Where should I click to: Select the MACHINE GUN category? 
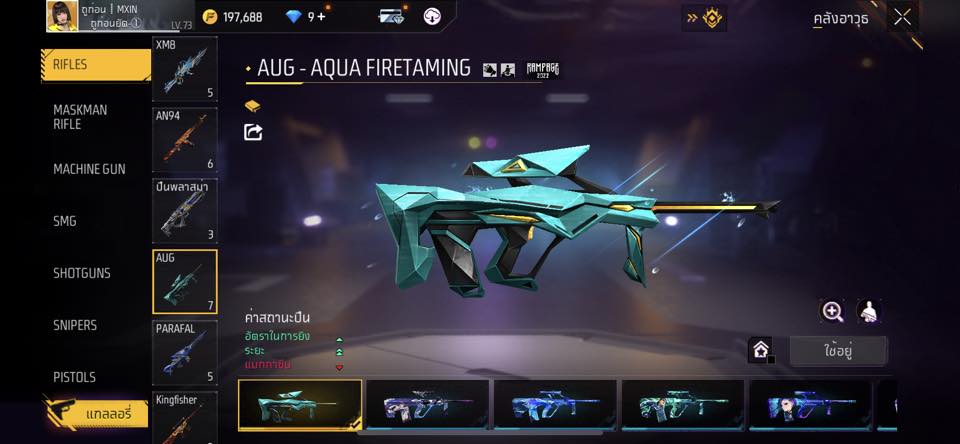[90, 169]
